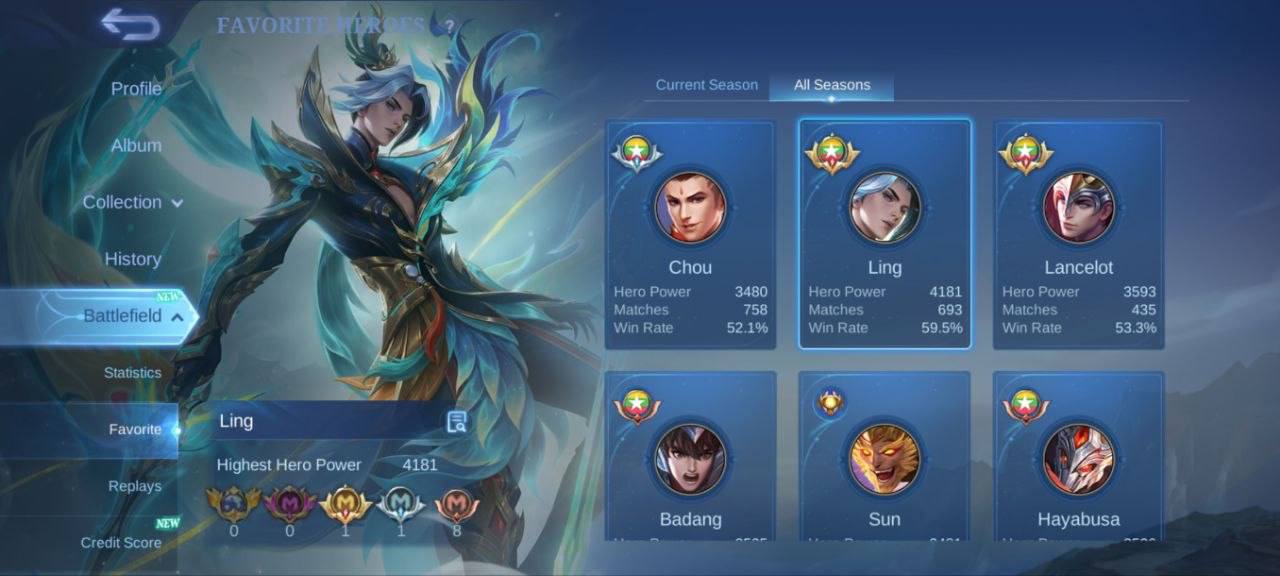Image resolution: width=1280 pixels, height=576 pixels.
Task: Switch to the All Seasons tab
Action: [x=832, y=85]
